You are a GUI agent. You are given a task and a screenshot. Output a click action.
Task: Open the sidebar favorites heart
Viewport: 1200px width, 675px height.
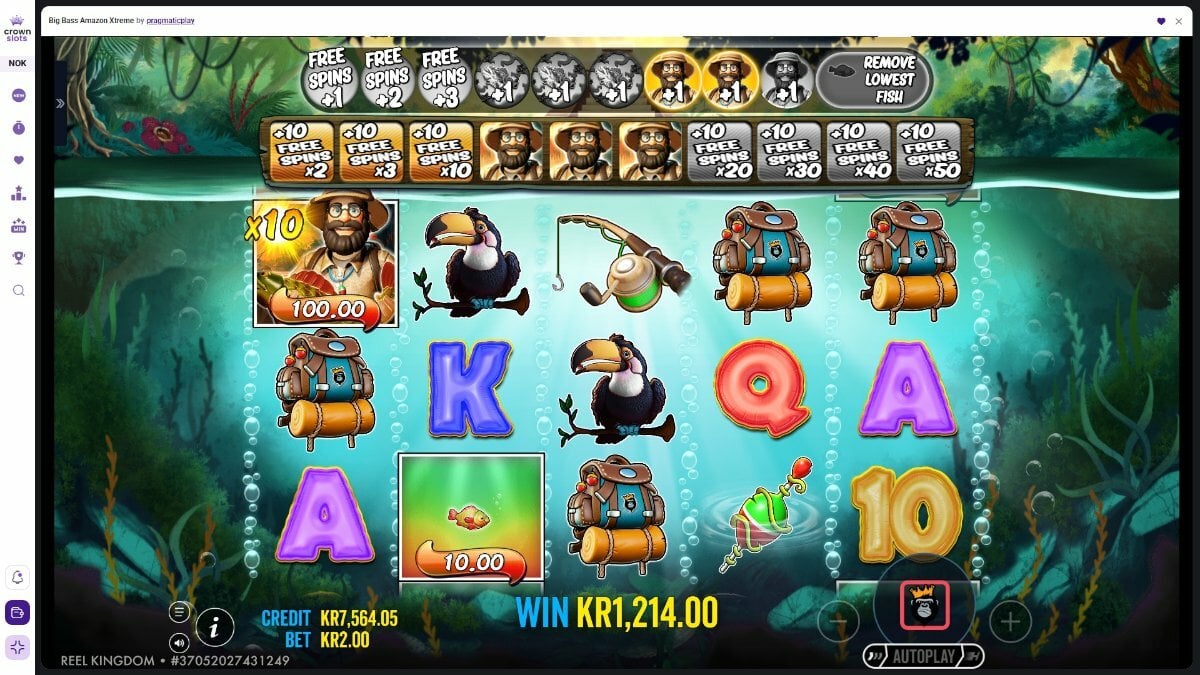(18, 160)
